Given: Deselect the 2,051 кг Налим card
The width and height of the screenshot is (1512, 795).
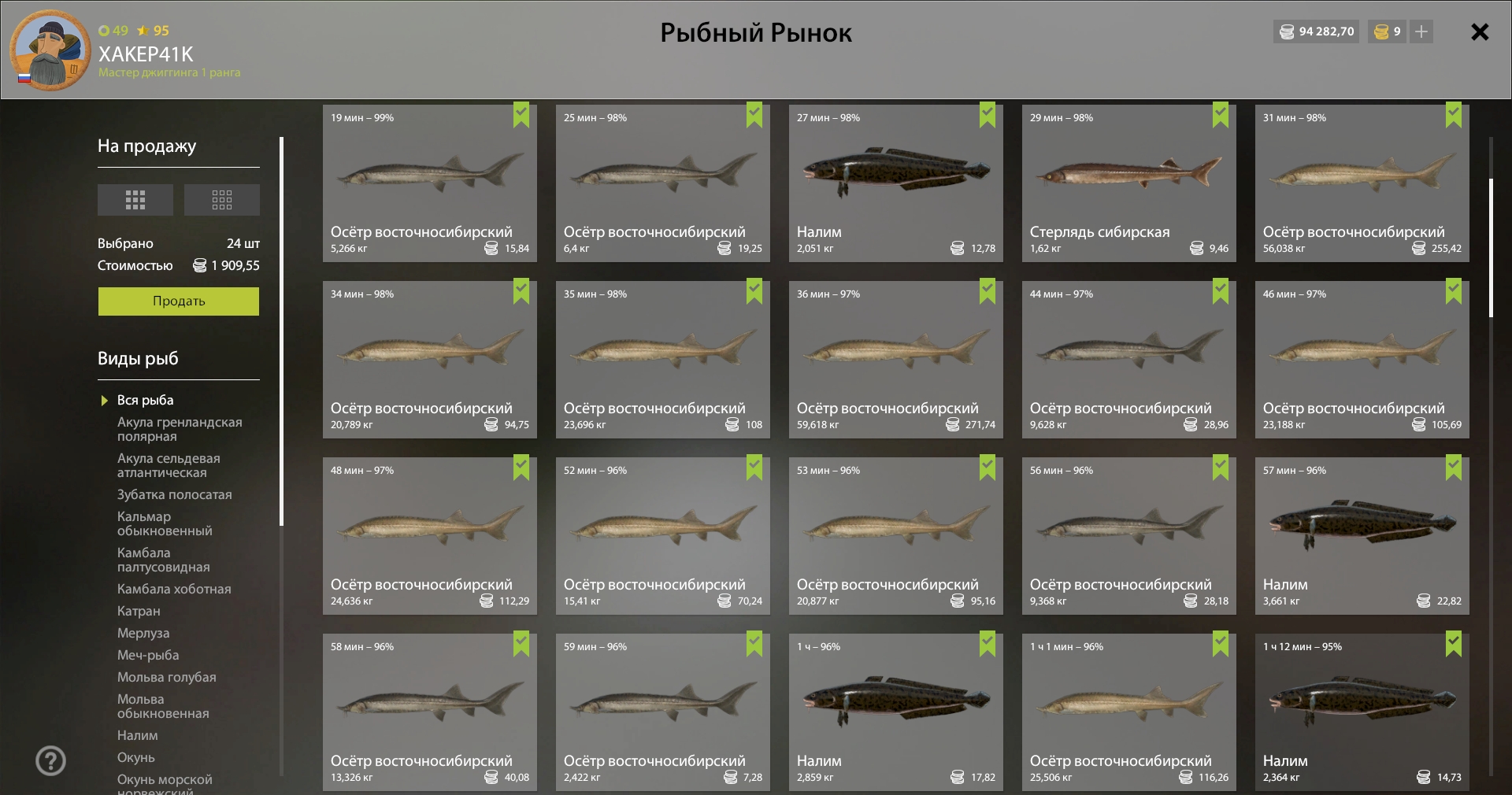Looking at the screenshot, I should click(x=895, y=183).
